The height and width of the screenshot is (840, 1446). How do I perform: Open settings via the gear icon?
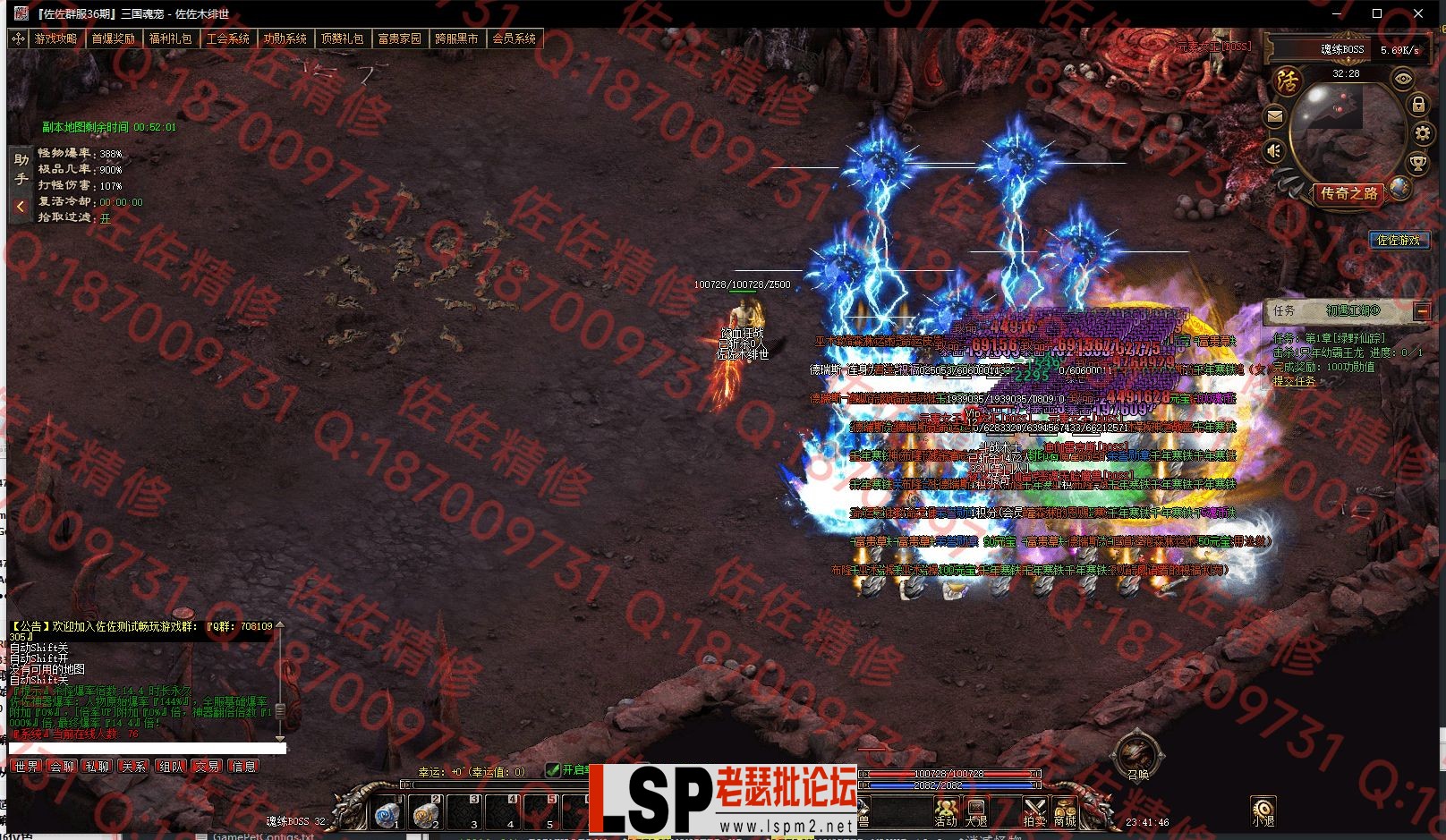point(1422,134)
